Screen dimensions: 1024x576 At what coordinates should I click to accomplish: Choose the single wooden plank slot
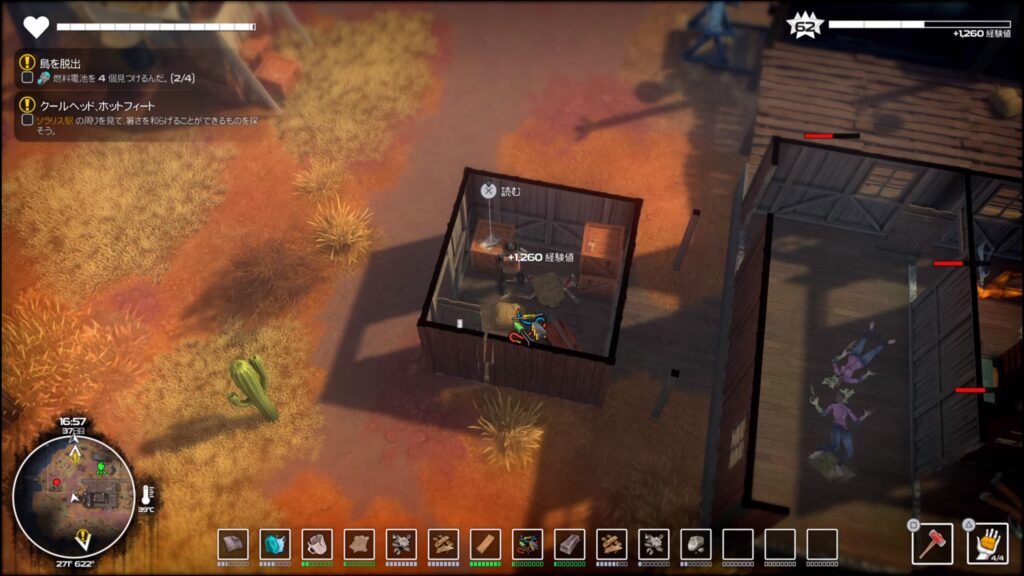(485, 544)
